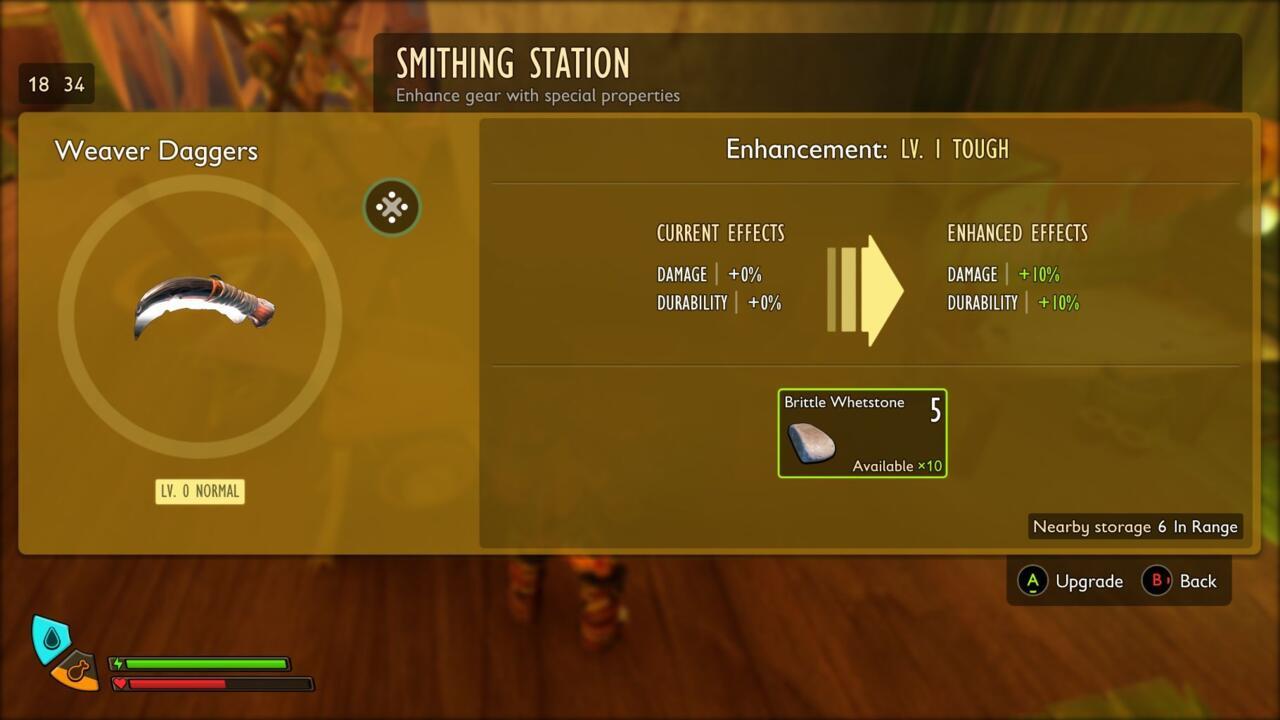This screenshot has height=720, width=1280.
Task: Switch to the Weaver Daggers panel
Action: tap(157, 151)
